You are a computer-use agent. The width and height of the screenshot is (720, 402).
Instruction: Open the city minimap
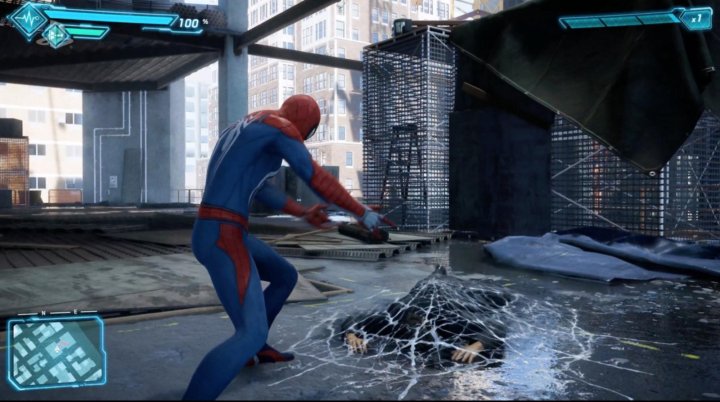[57, 351]
